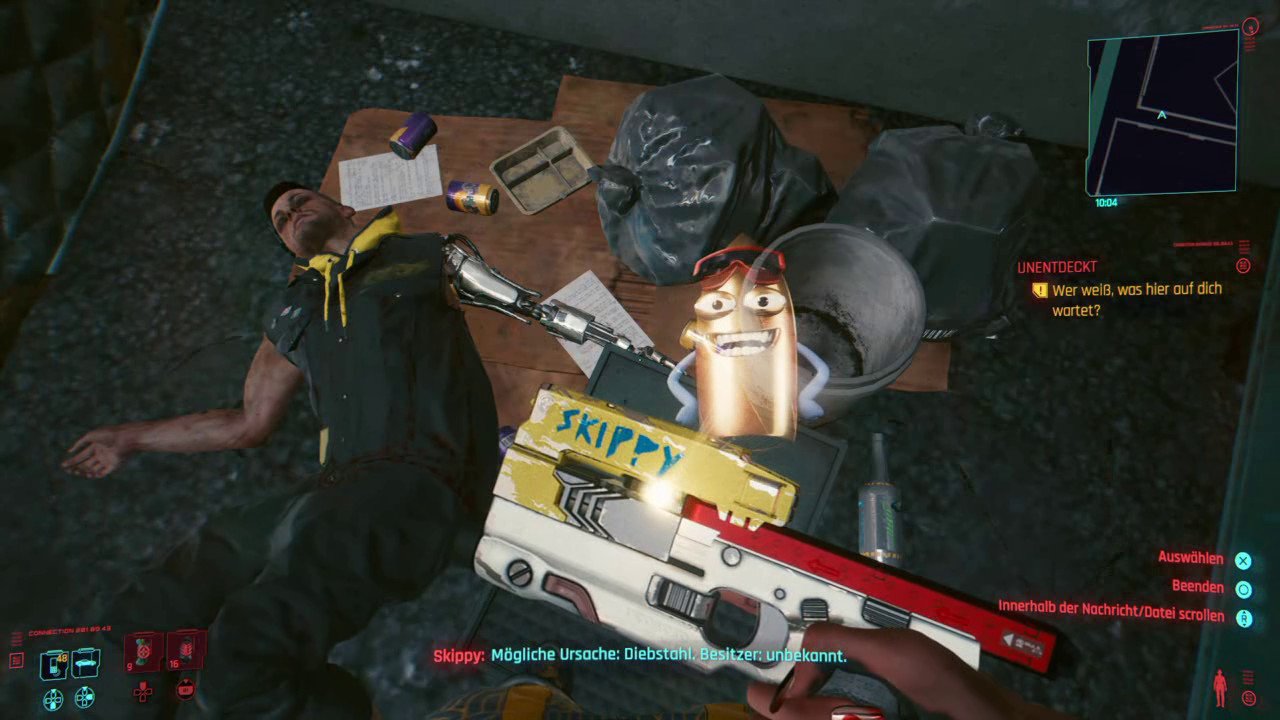The image size is (1280, 720).
Task: Select the vehicle call quick slot
Action: (85, 663)
